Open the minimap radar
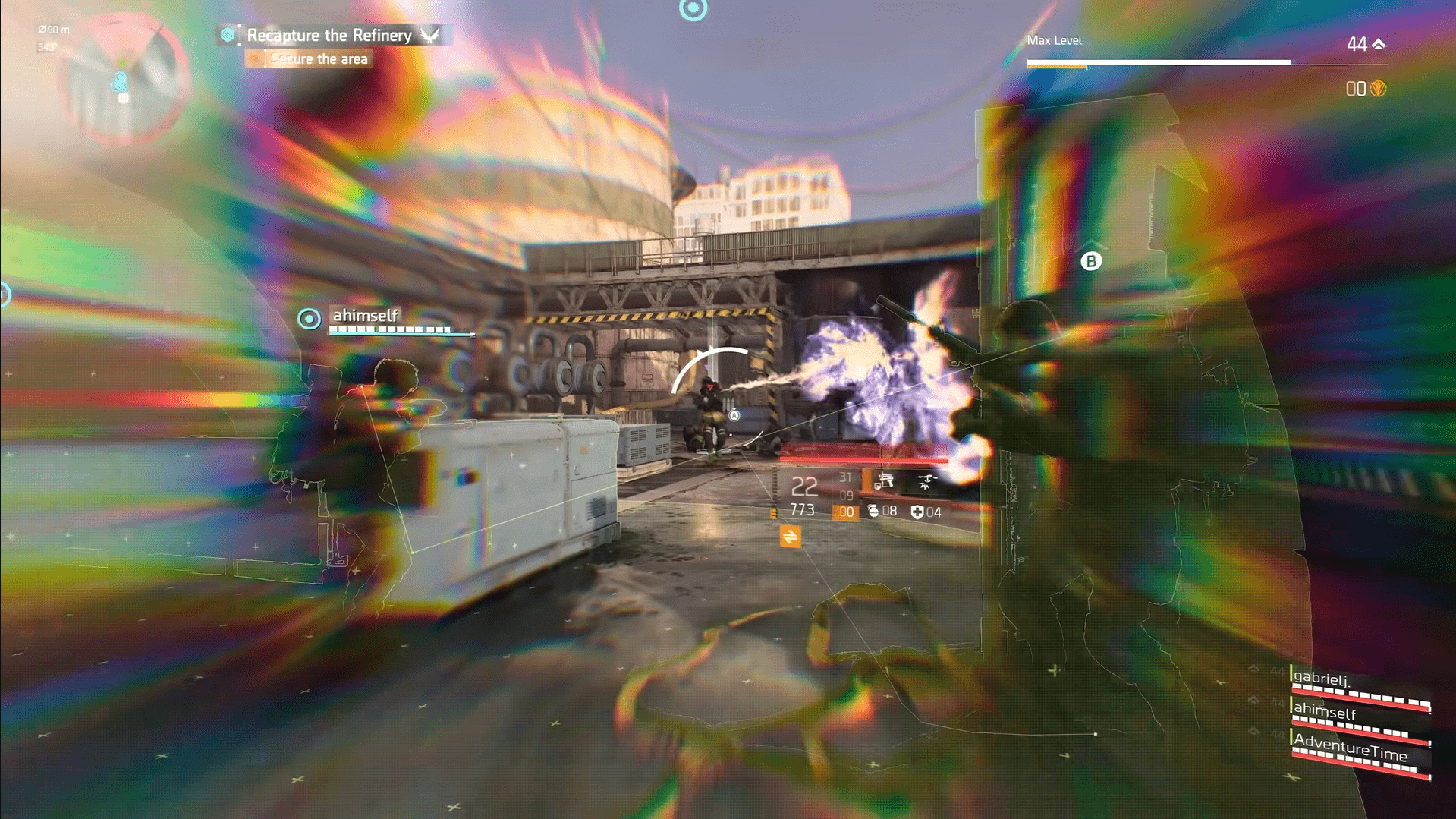 tap(123, 76)
